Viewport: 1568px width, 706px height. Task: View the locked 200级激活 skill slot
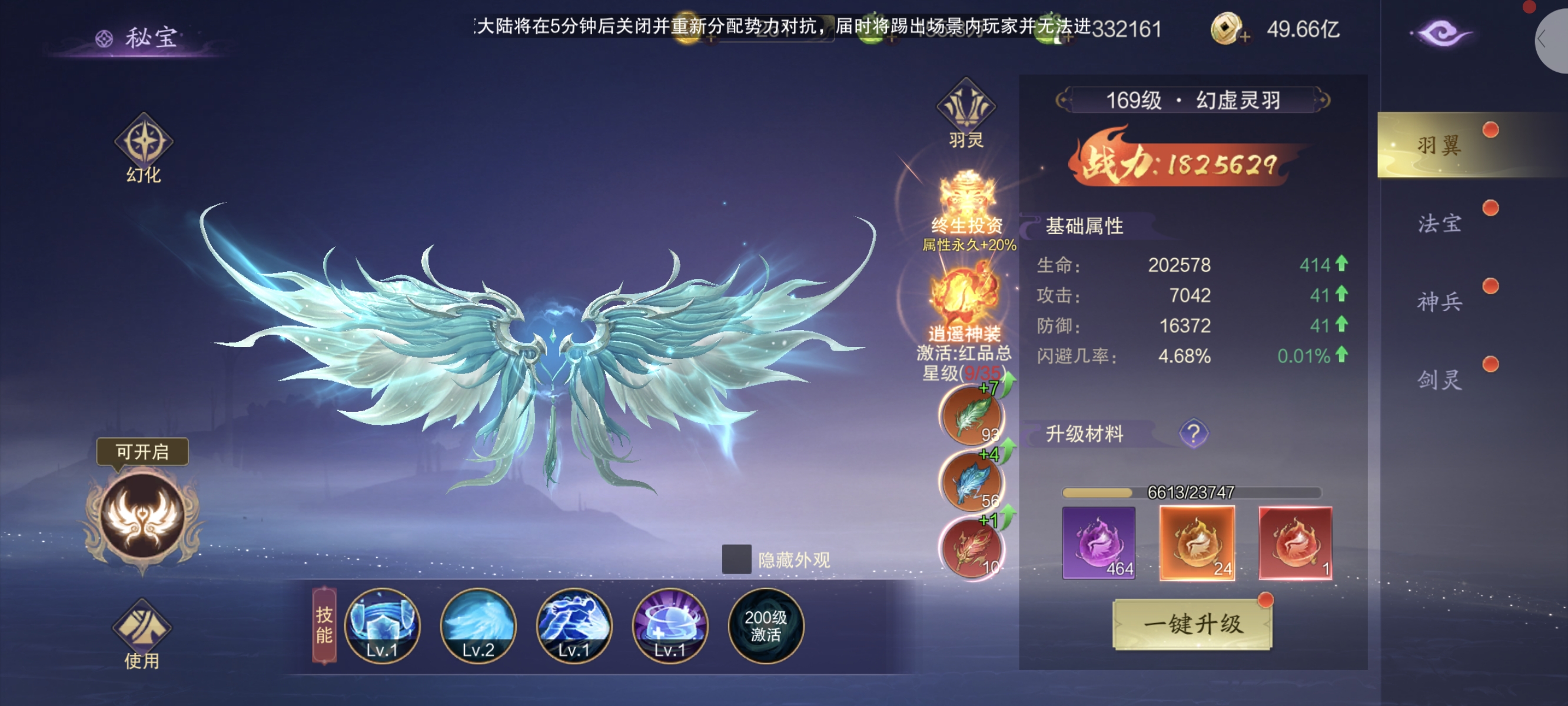(765, 625)
